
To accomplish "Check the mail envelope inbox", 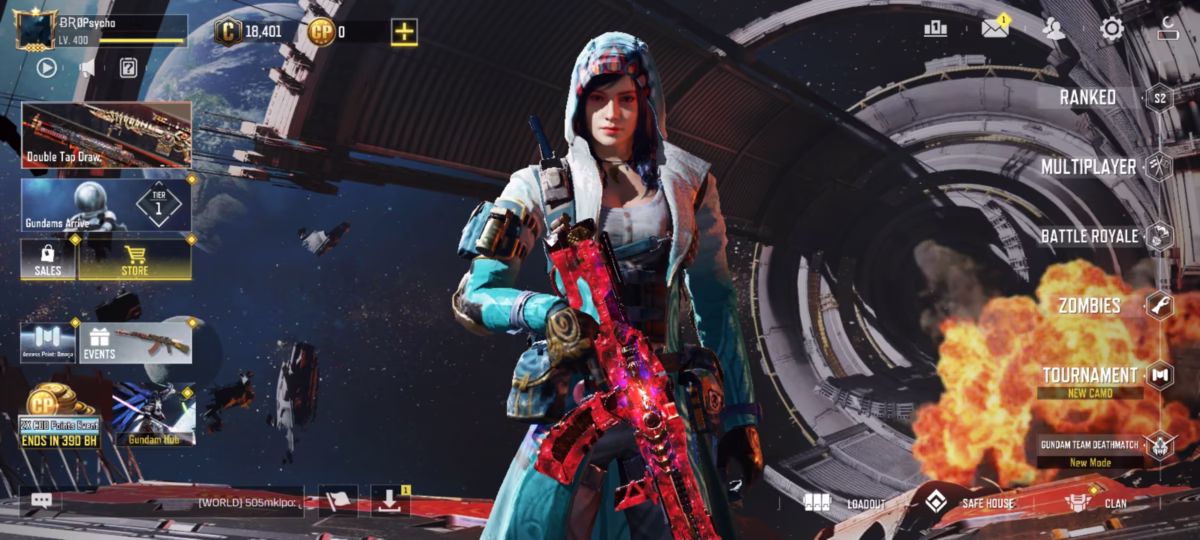I will click(x=994, y=29).
